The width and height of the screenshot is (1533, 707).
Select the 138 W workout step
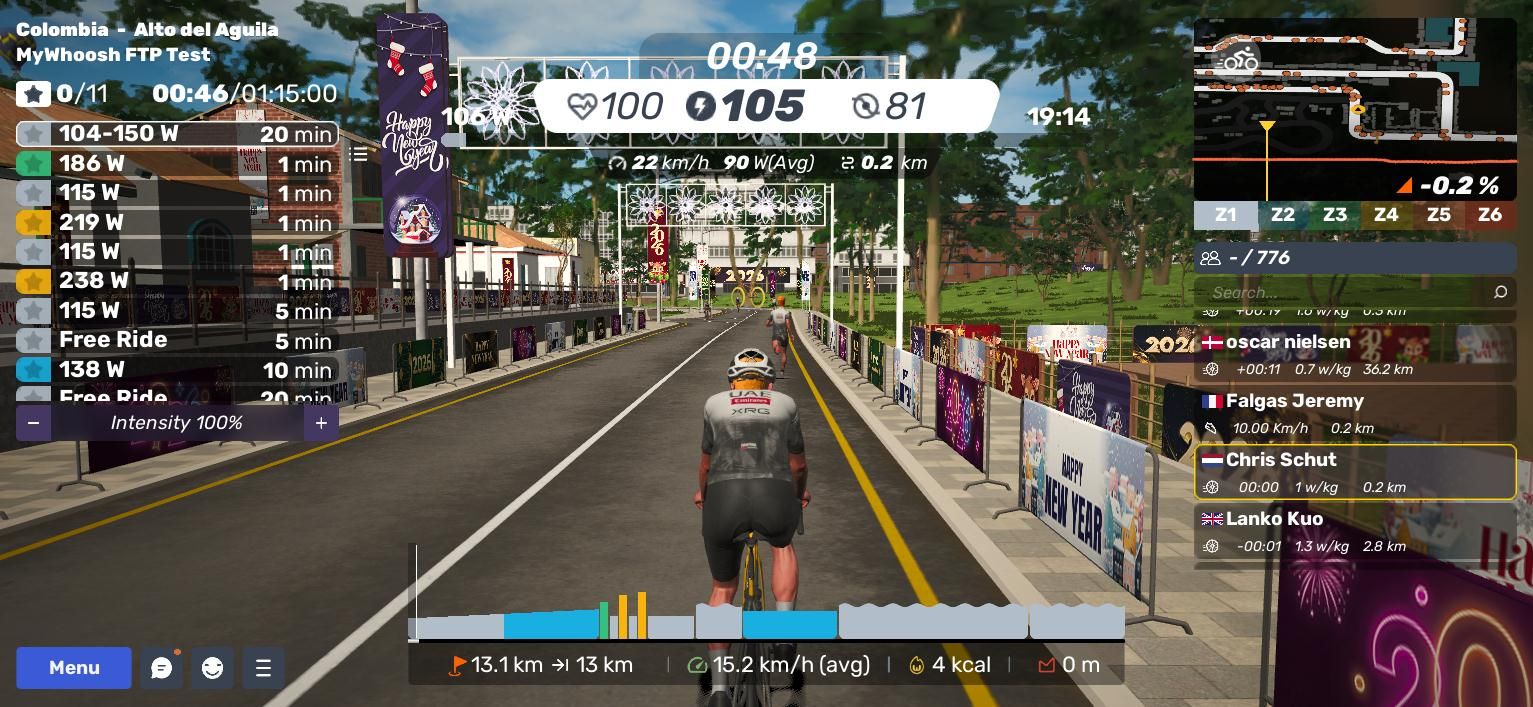[x=177, y=369]
